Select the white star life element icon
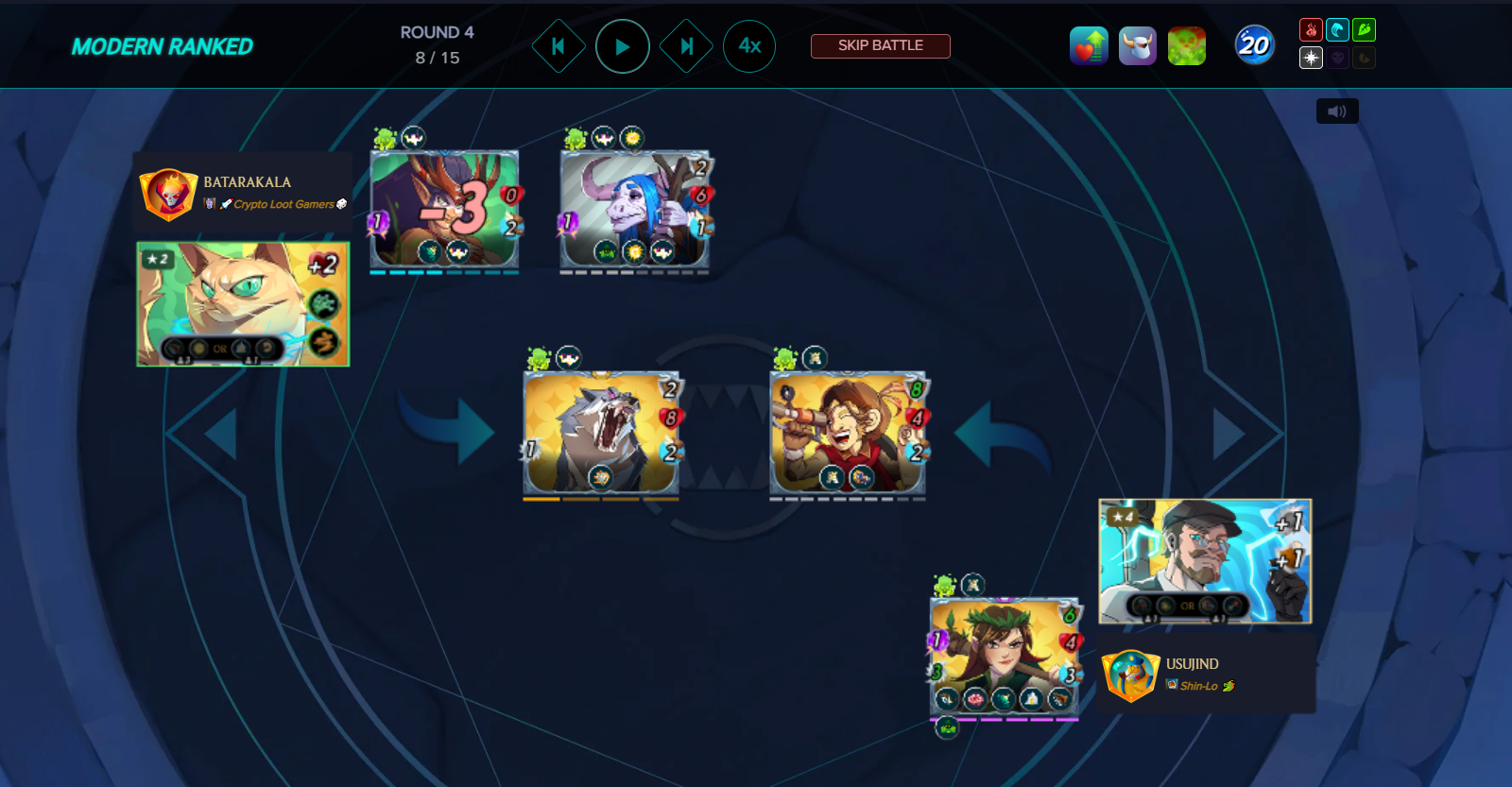The image size is (1512, 787). point(1311,58)
